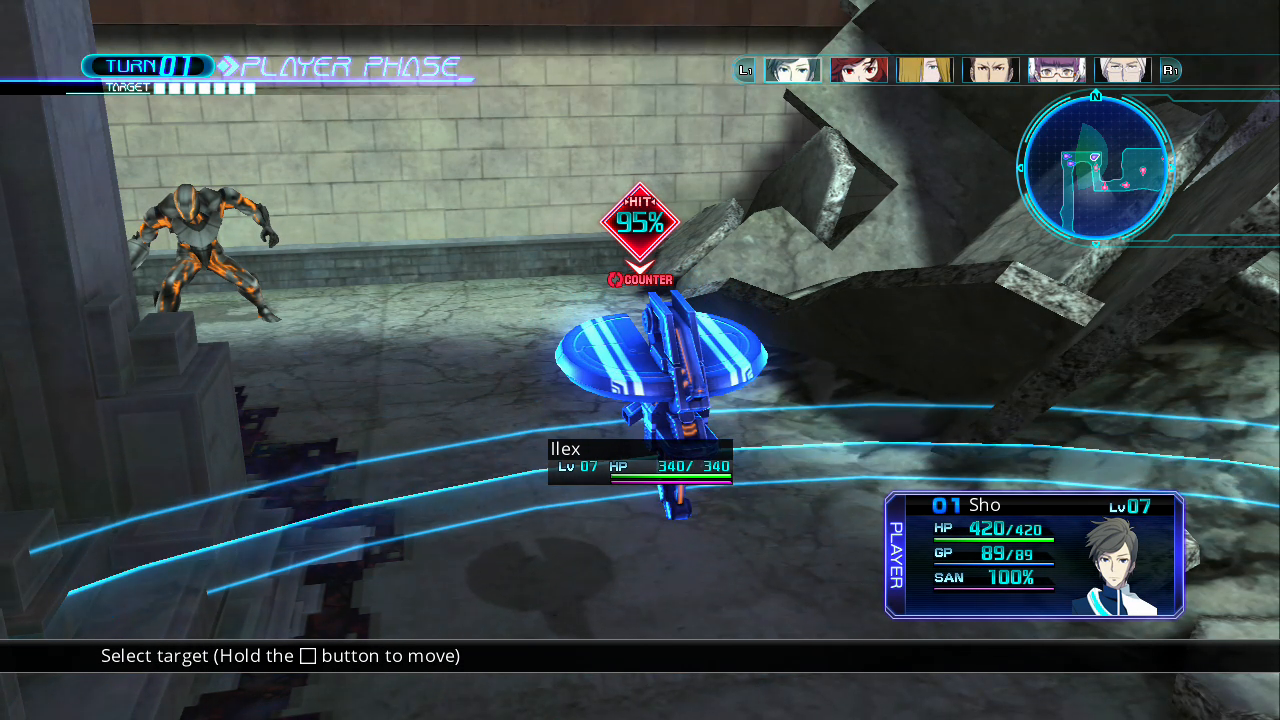Choose the blonde-haired character portrait

pos(924,70)
